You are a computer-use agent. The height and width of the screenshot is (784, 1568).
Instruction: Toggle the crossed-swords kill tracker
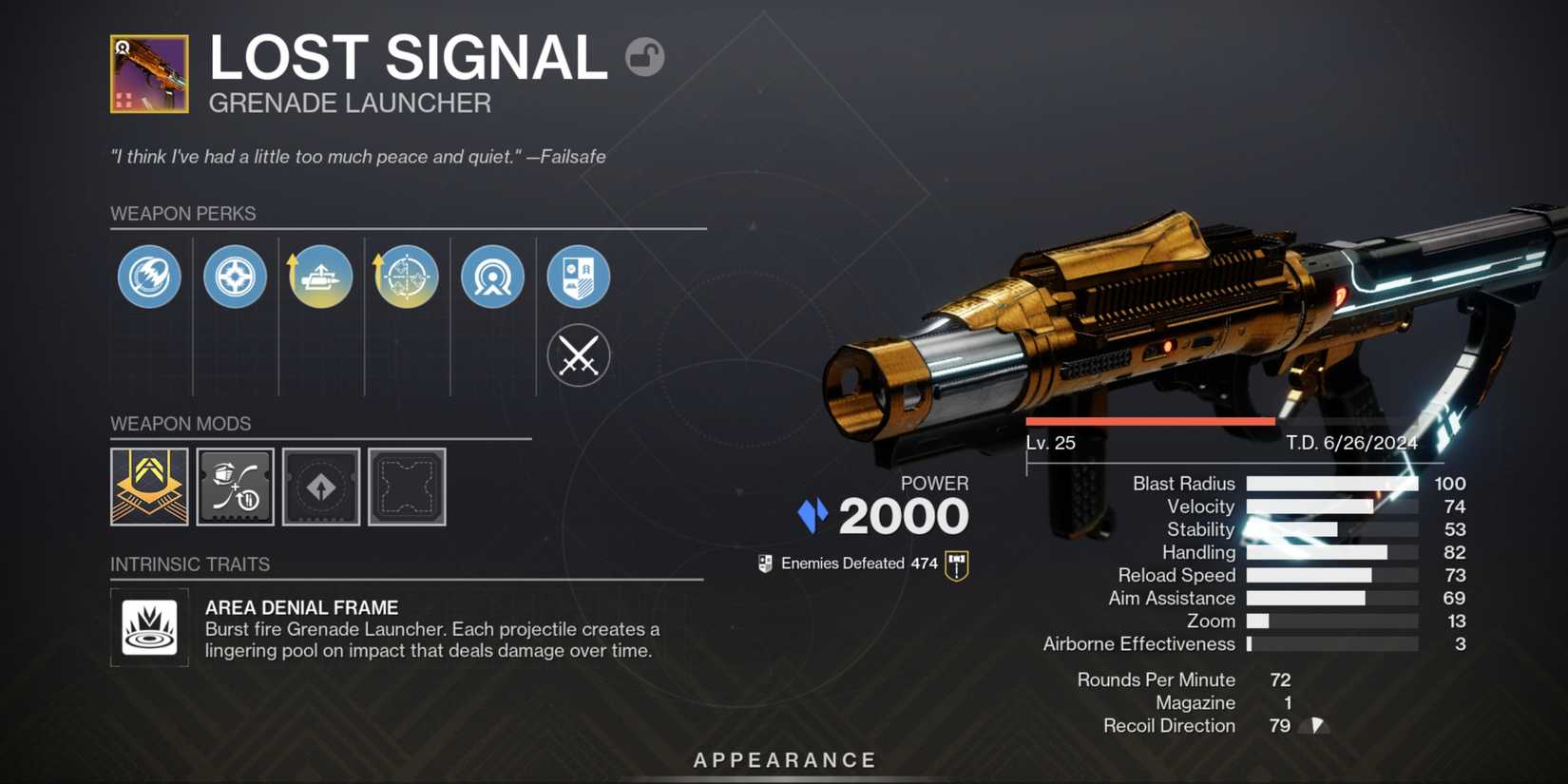[x=578, y=354]
